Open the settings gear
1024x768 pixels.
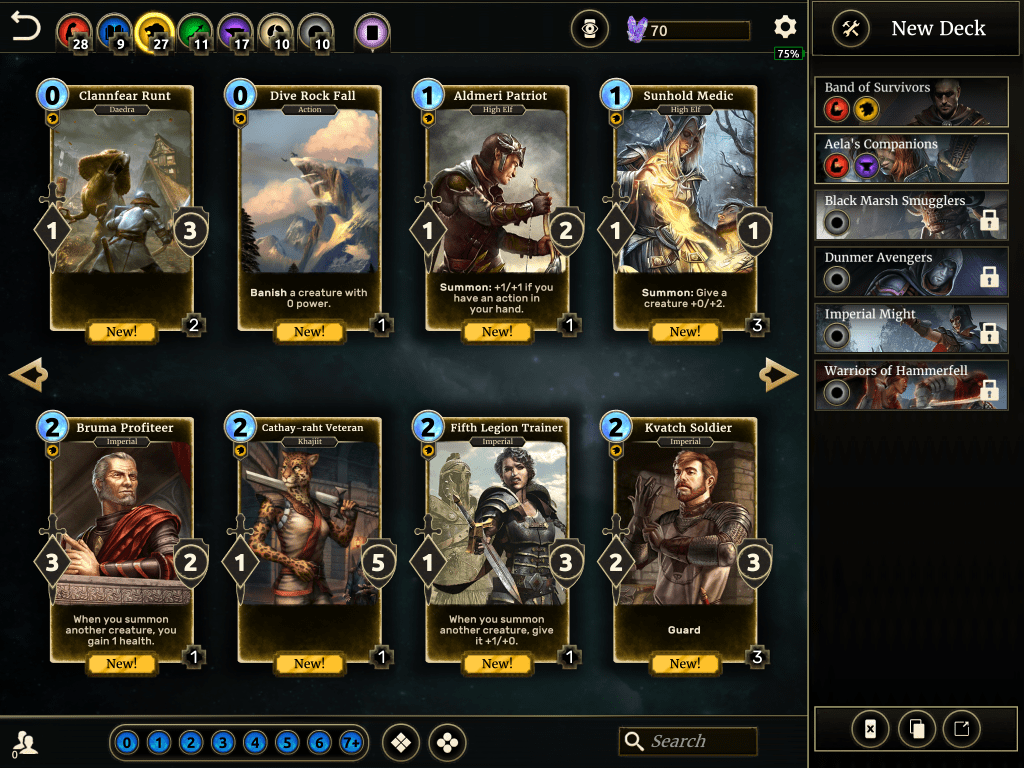pyautogui.click(x=786, y=28)
